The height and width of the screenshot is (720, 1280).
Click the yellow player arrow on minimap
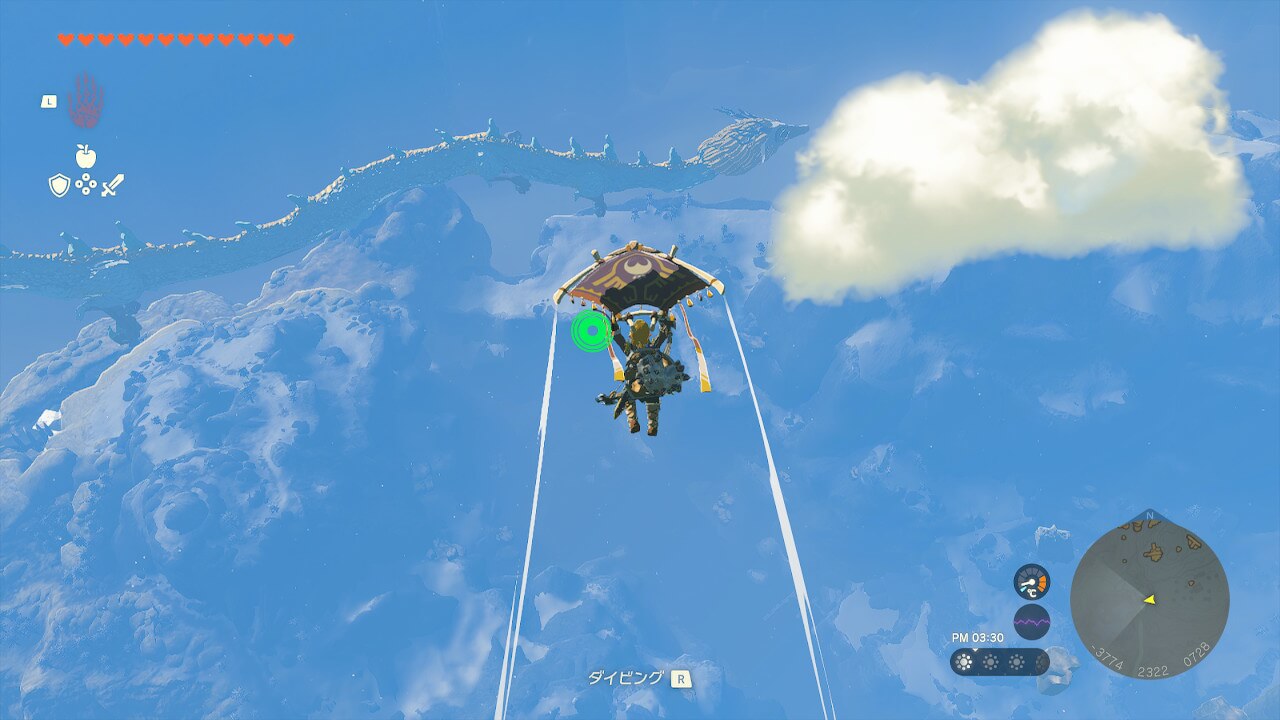tap(1150, 599)
